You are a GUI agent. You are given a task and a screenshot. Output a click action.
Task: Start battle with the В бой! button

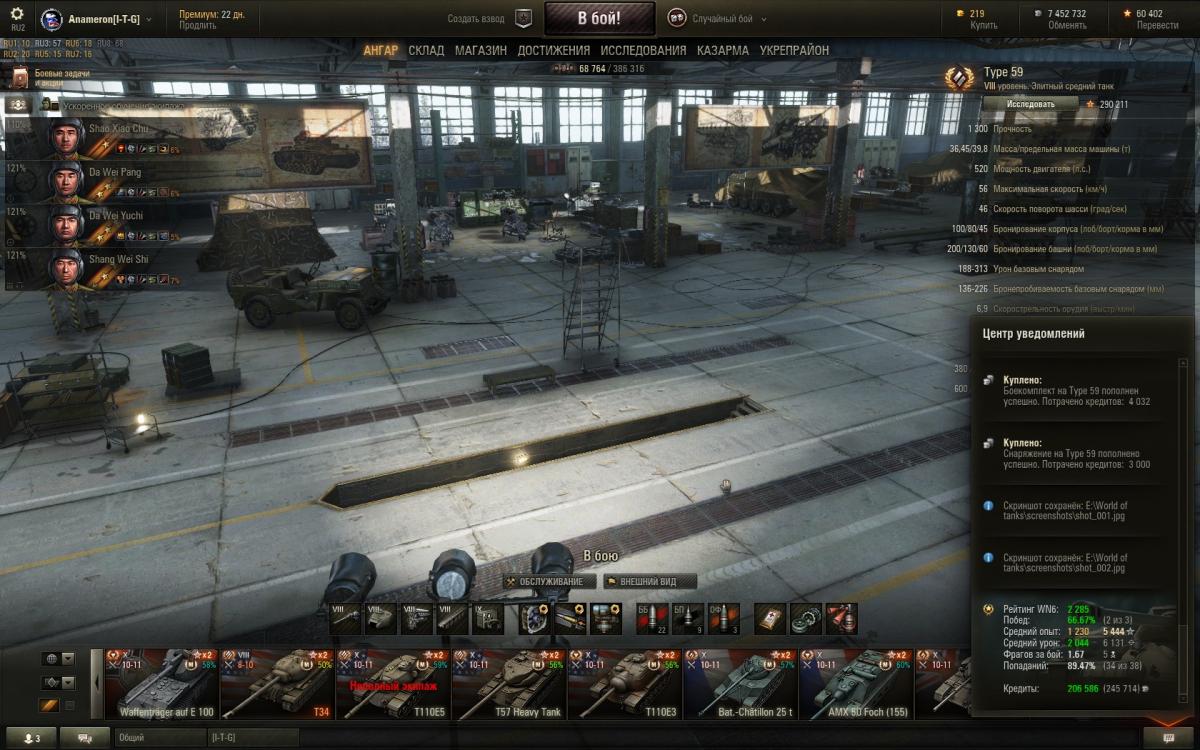pyautogui.click(x=599, y=18)
